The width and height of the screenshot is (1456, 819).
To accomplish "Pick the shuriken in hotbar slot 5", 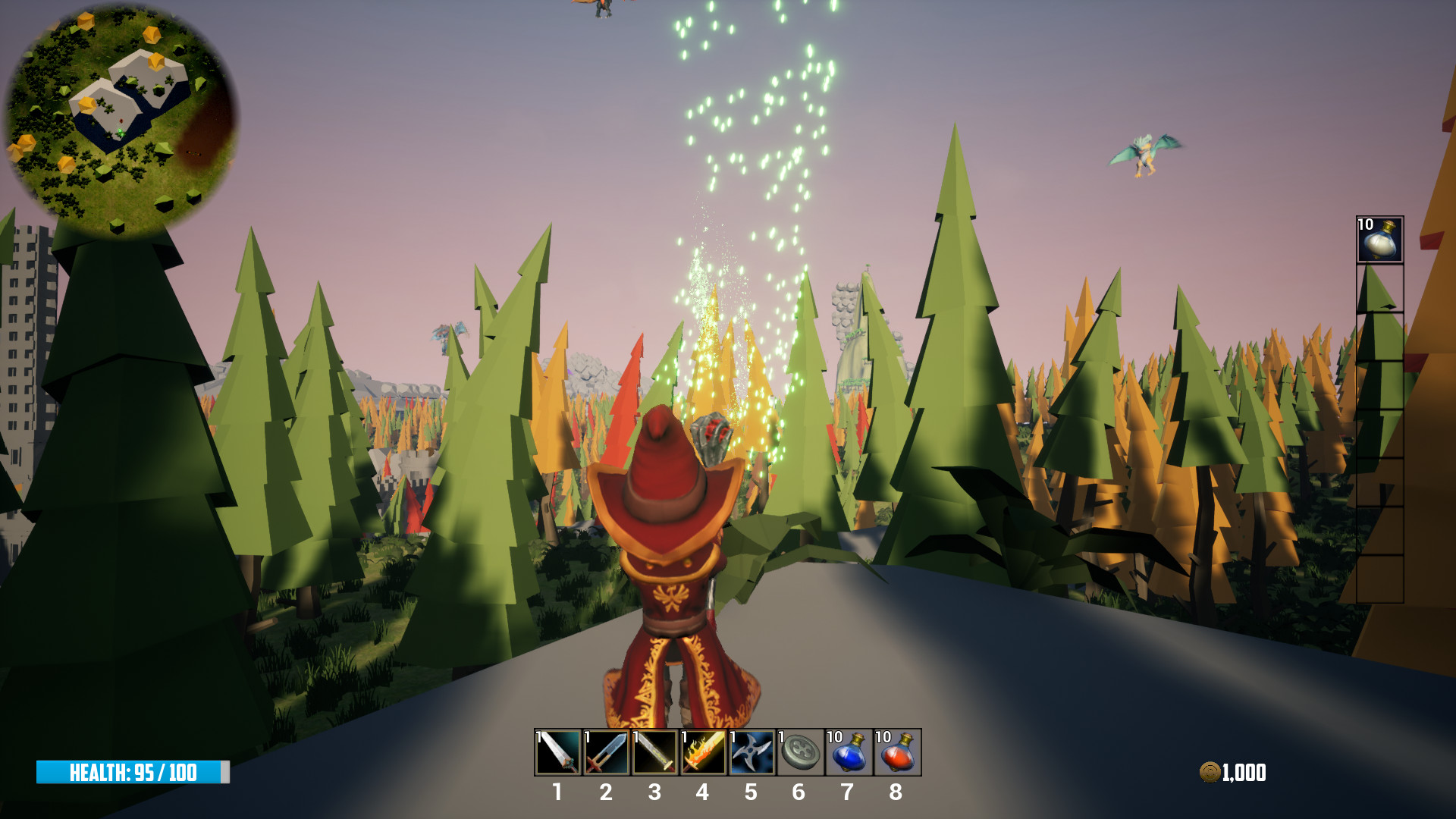I will coord(752,752).
